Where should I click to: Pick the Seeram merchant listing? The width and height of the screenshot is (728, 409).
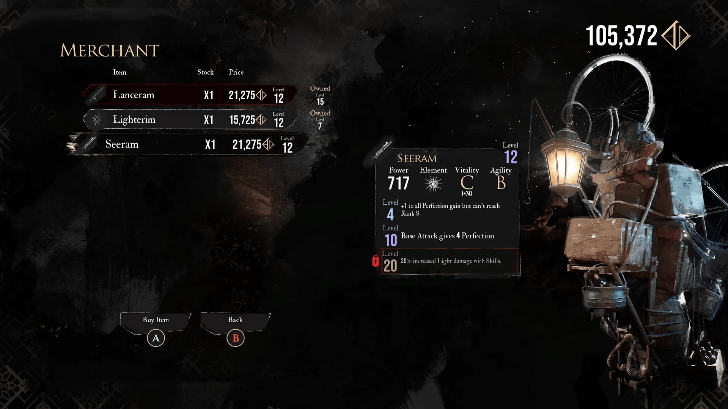pyautogui.click(x=190, y=145)
